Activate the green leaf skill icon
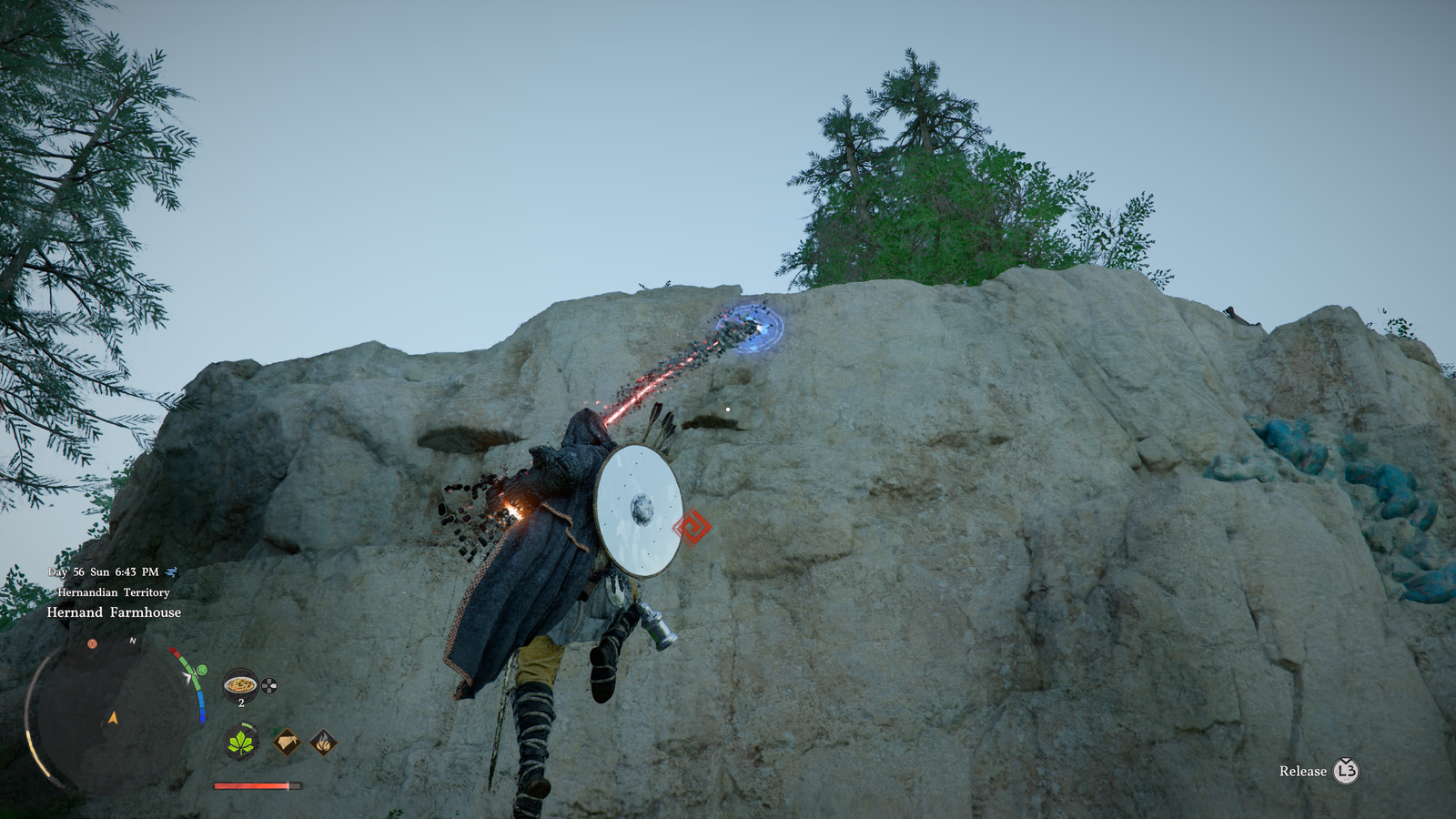The width and height of the screenshot is (1456, 819). click(x=241, y=743)
